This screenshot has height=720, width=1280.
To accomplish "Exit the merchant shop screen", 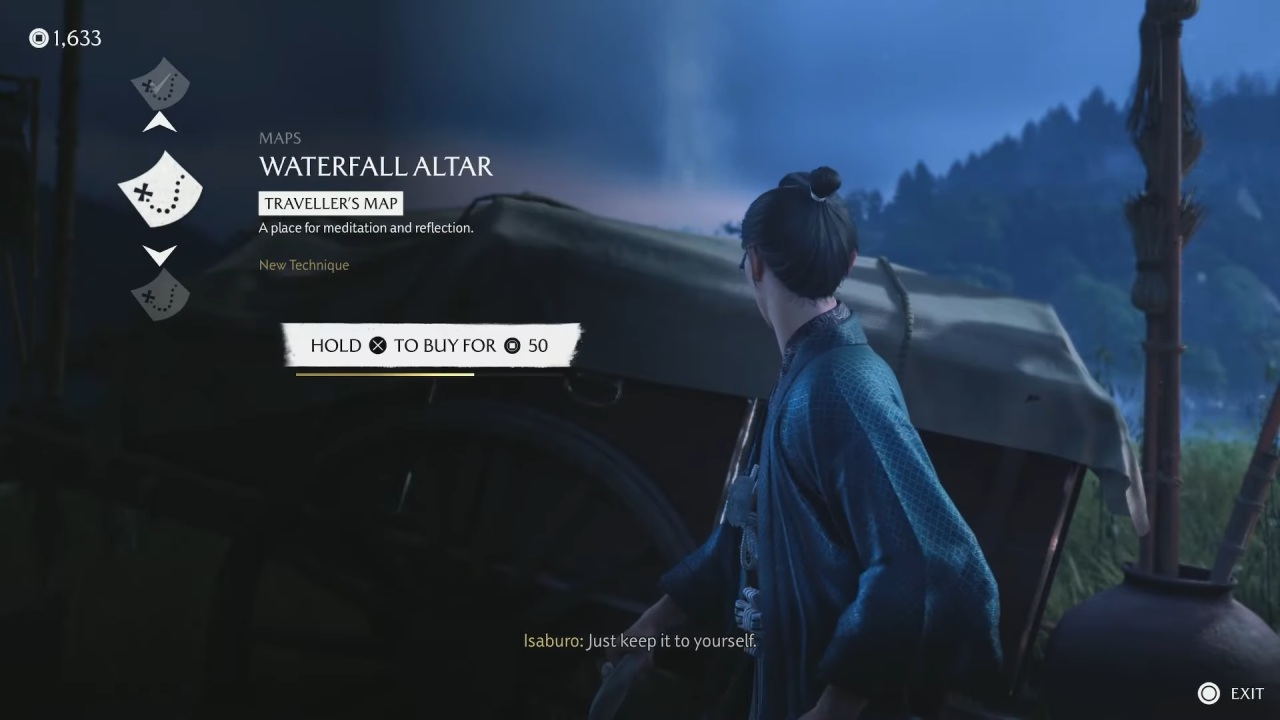I will [1232, 693].
